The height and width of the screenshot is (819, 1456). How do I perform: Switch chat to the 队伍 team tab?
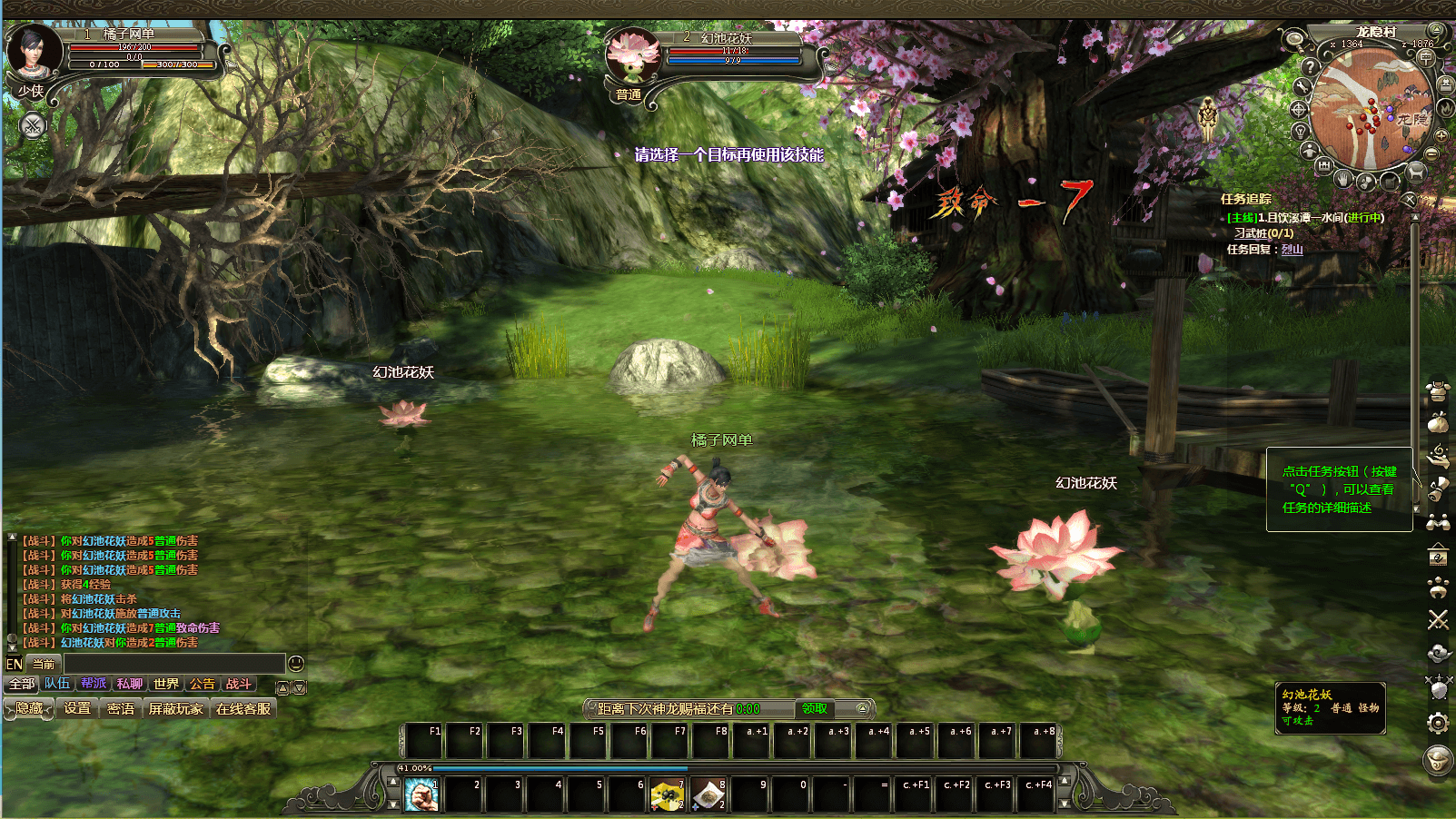click(57, 684)
